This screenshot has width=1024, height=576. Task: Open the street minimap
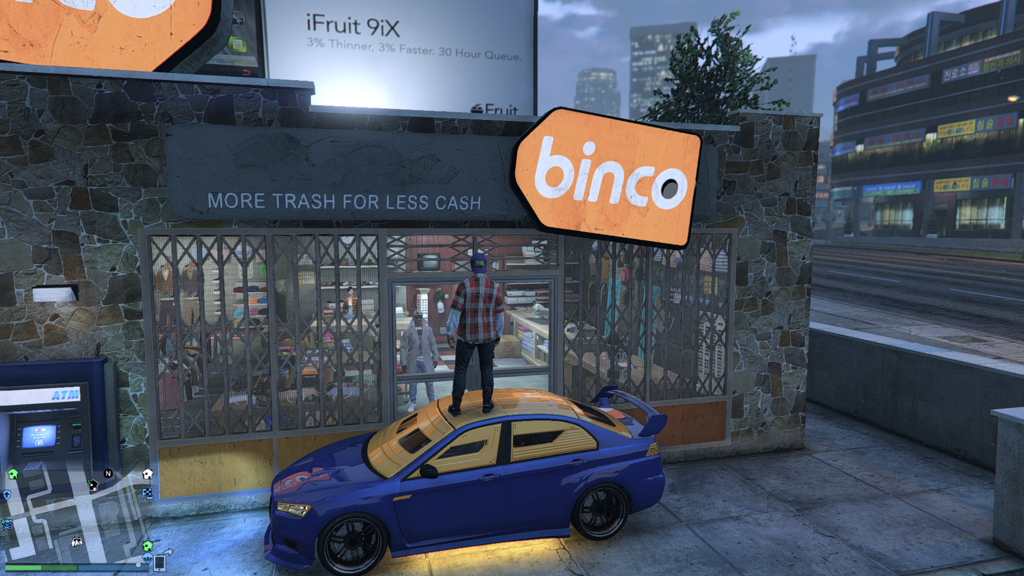[x=75, y=515]
